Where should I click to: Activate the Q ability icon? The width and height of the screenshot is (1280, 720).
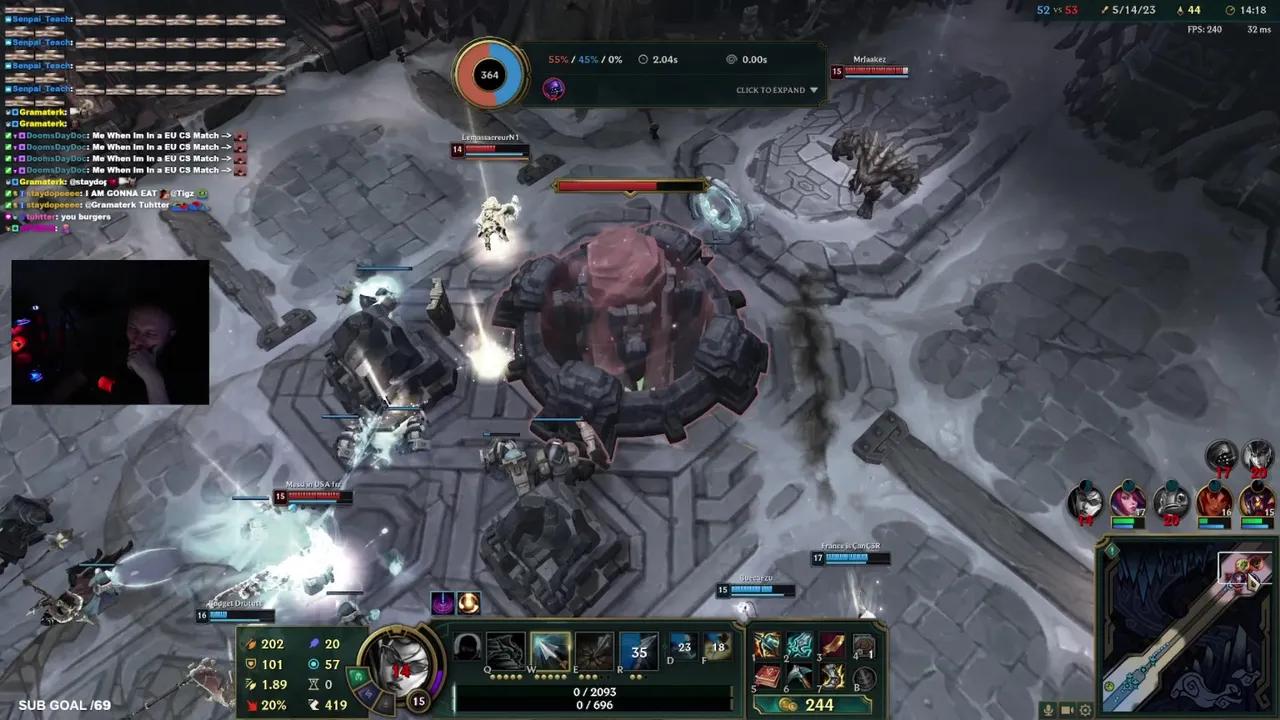[505, 651]
